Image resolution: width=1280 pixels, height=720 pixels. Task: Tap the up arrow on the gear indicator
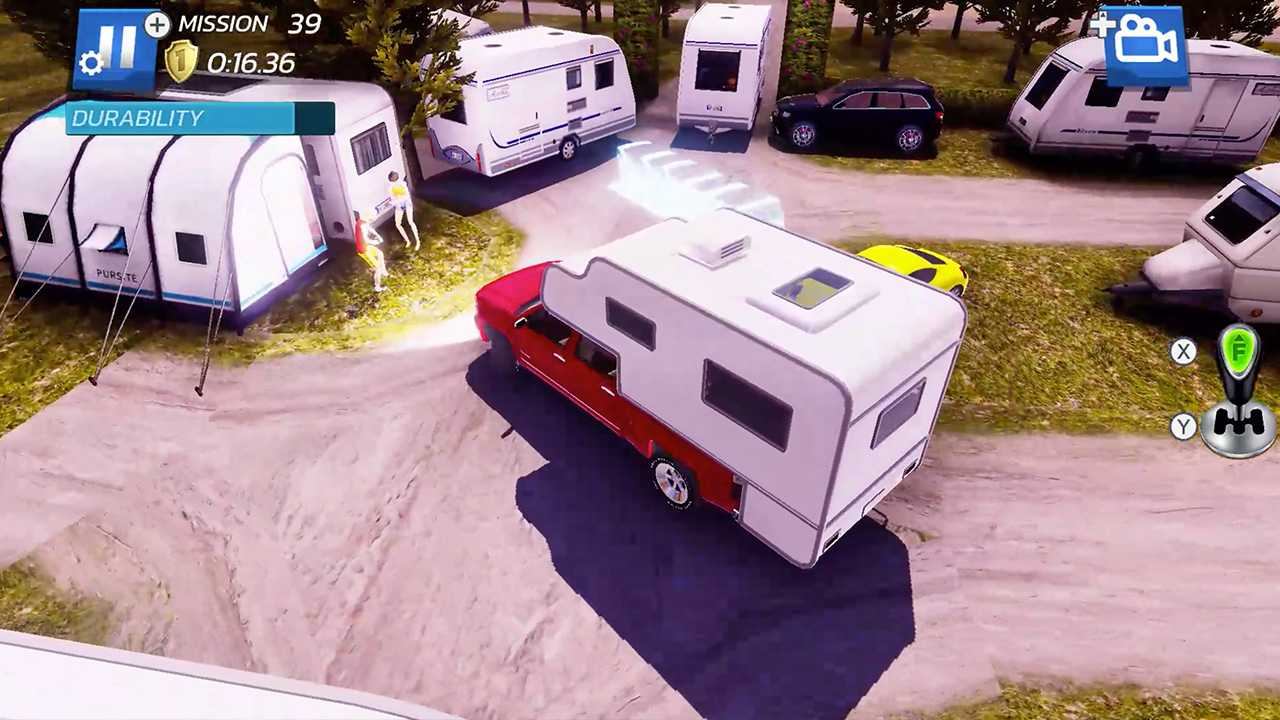[1240, 340]
